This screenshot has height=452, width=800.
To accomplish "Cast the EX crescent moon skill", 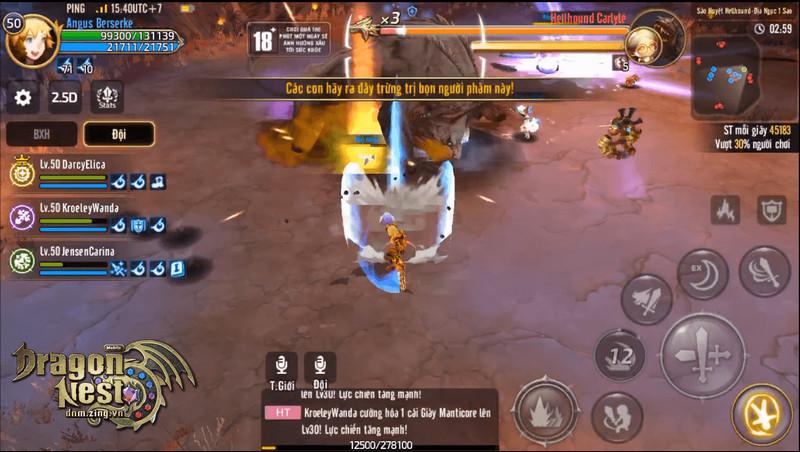I will 702,274.
